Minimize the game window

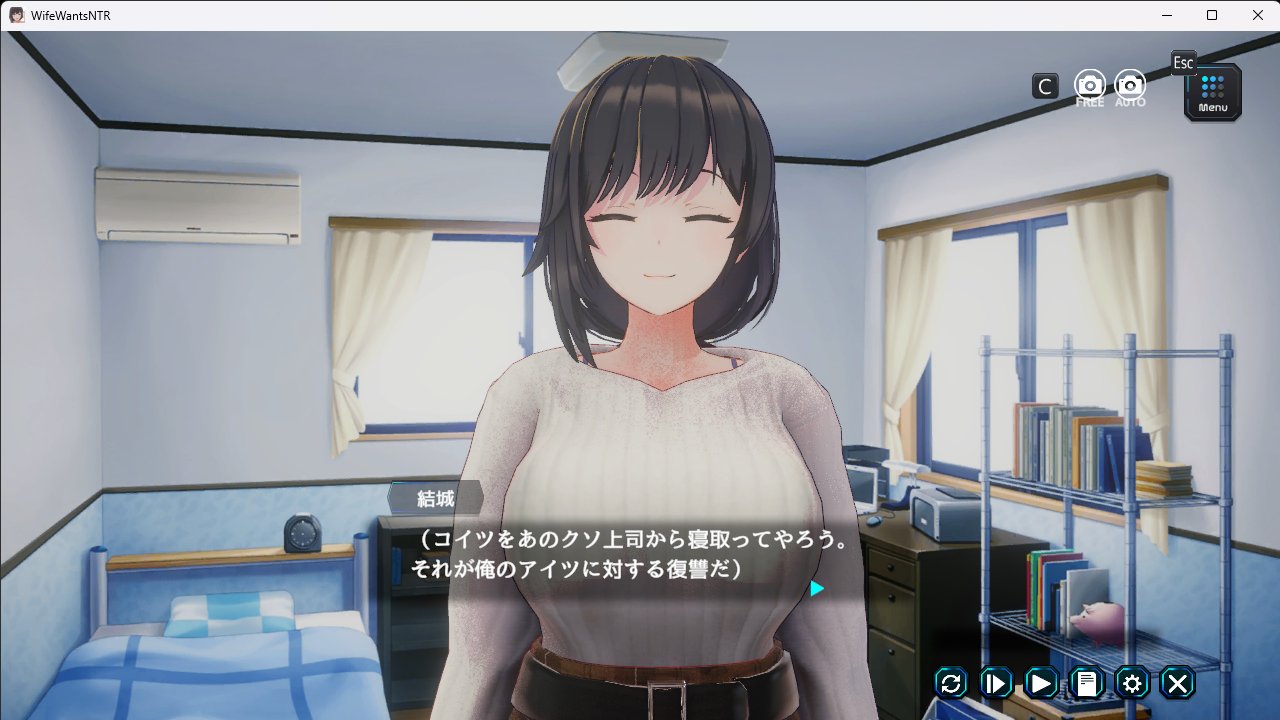1167,15
